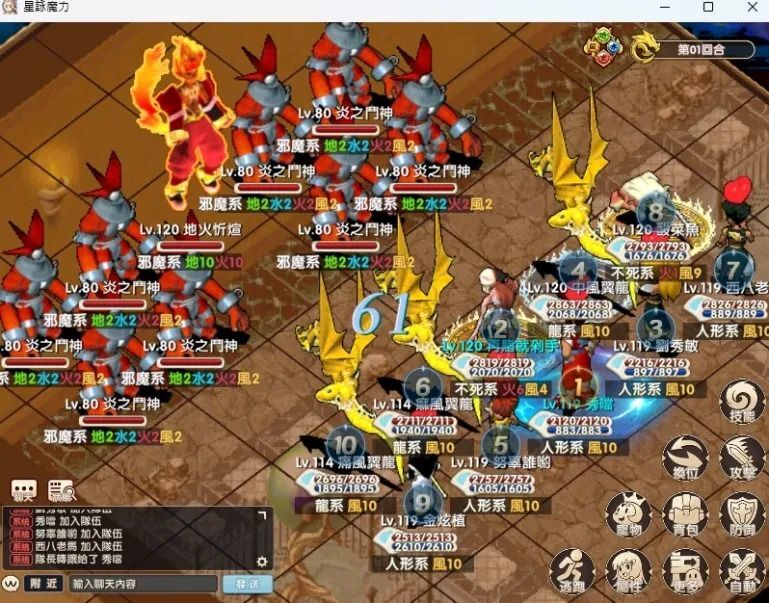Expand the chat log with corner arrow
This screenshot has width=769, height=603.
click(262, 516)
